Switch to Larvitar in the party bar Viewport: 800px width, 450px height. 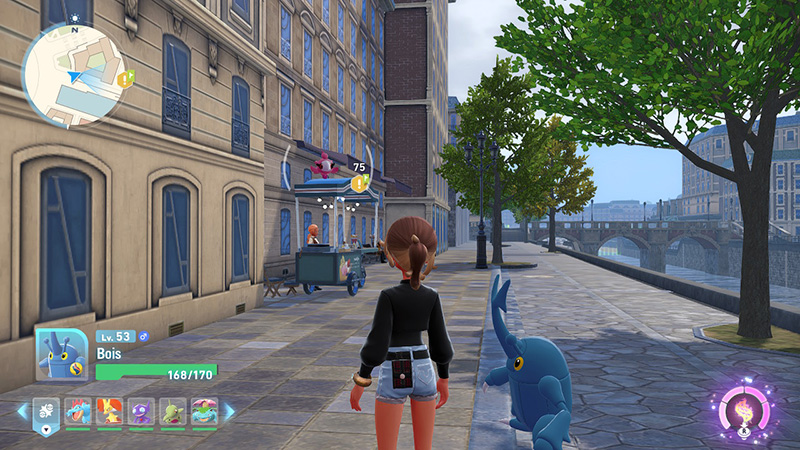pos(172,411)
